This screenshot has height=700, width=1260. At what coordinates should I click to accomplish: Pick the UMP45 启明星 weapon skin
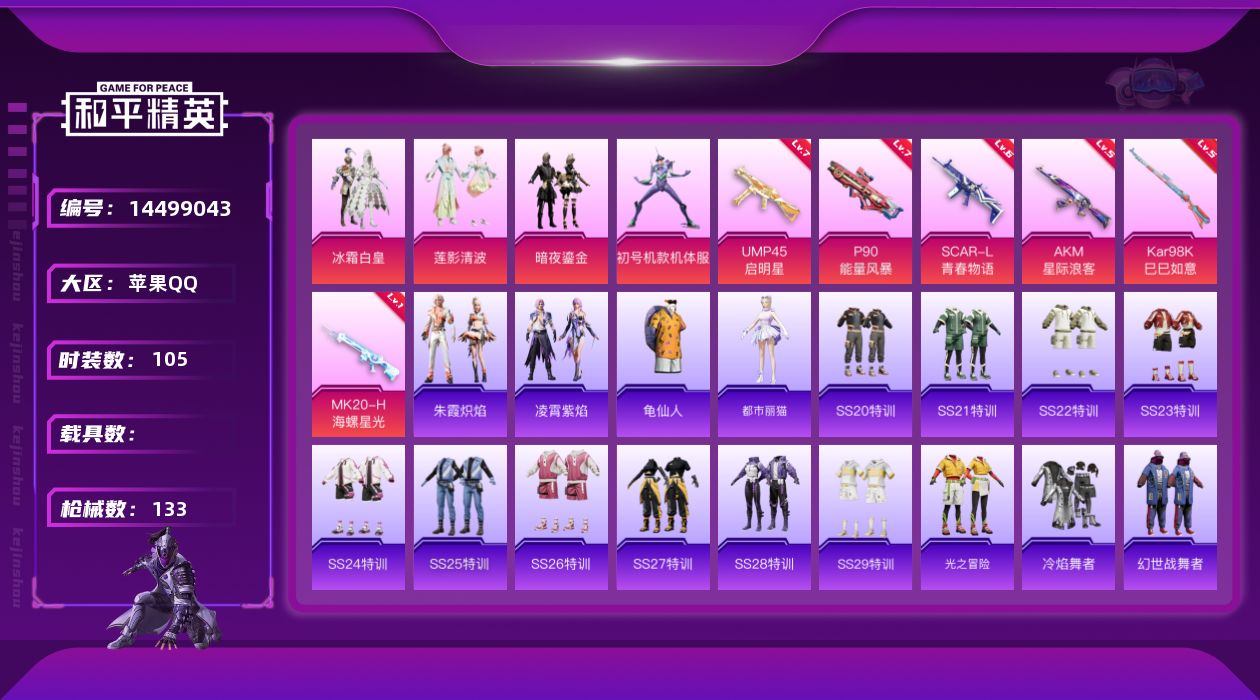click(764, 210)
